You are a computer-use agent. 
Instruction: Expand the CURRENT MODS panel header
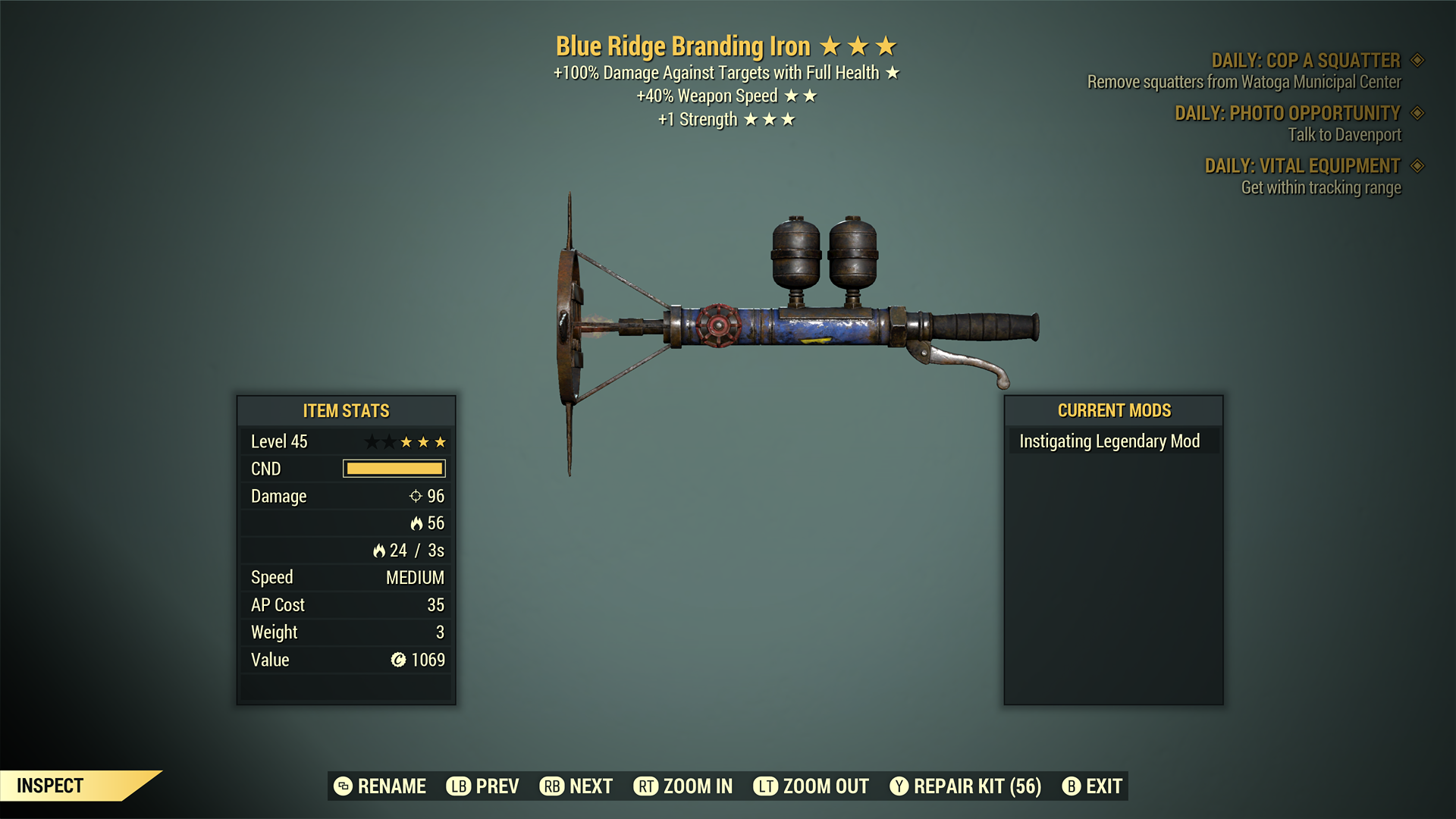click(x=1113, y=410)
